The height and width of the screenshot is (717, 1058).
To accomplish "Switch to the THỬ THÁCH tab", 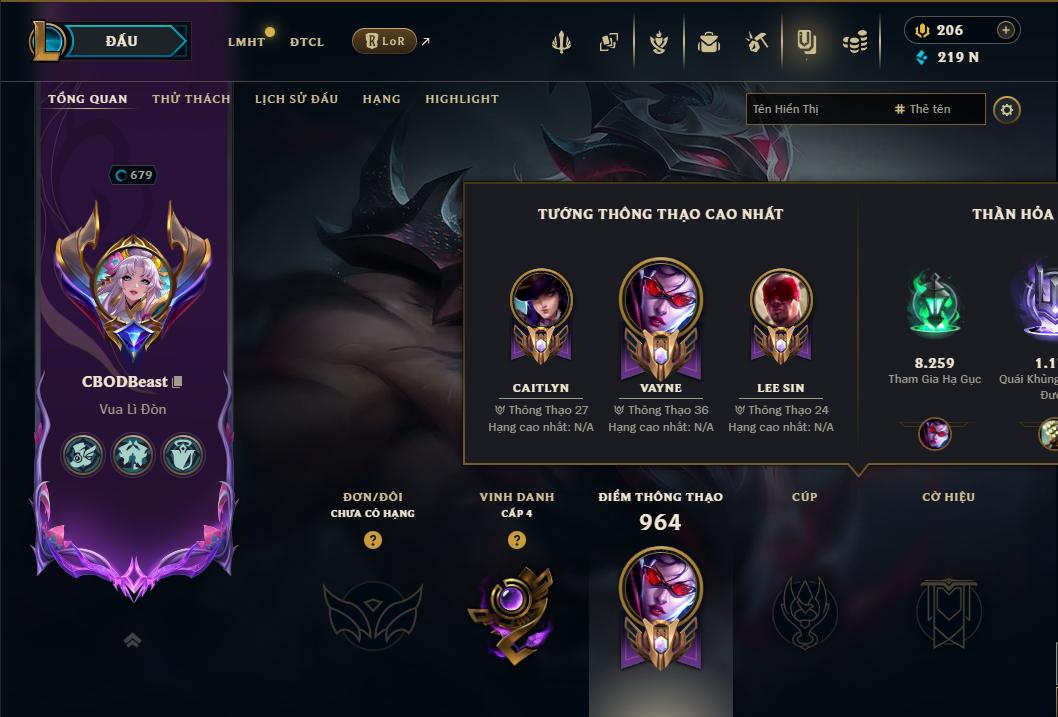I will tap(191, 99).
